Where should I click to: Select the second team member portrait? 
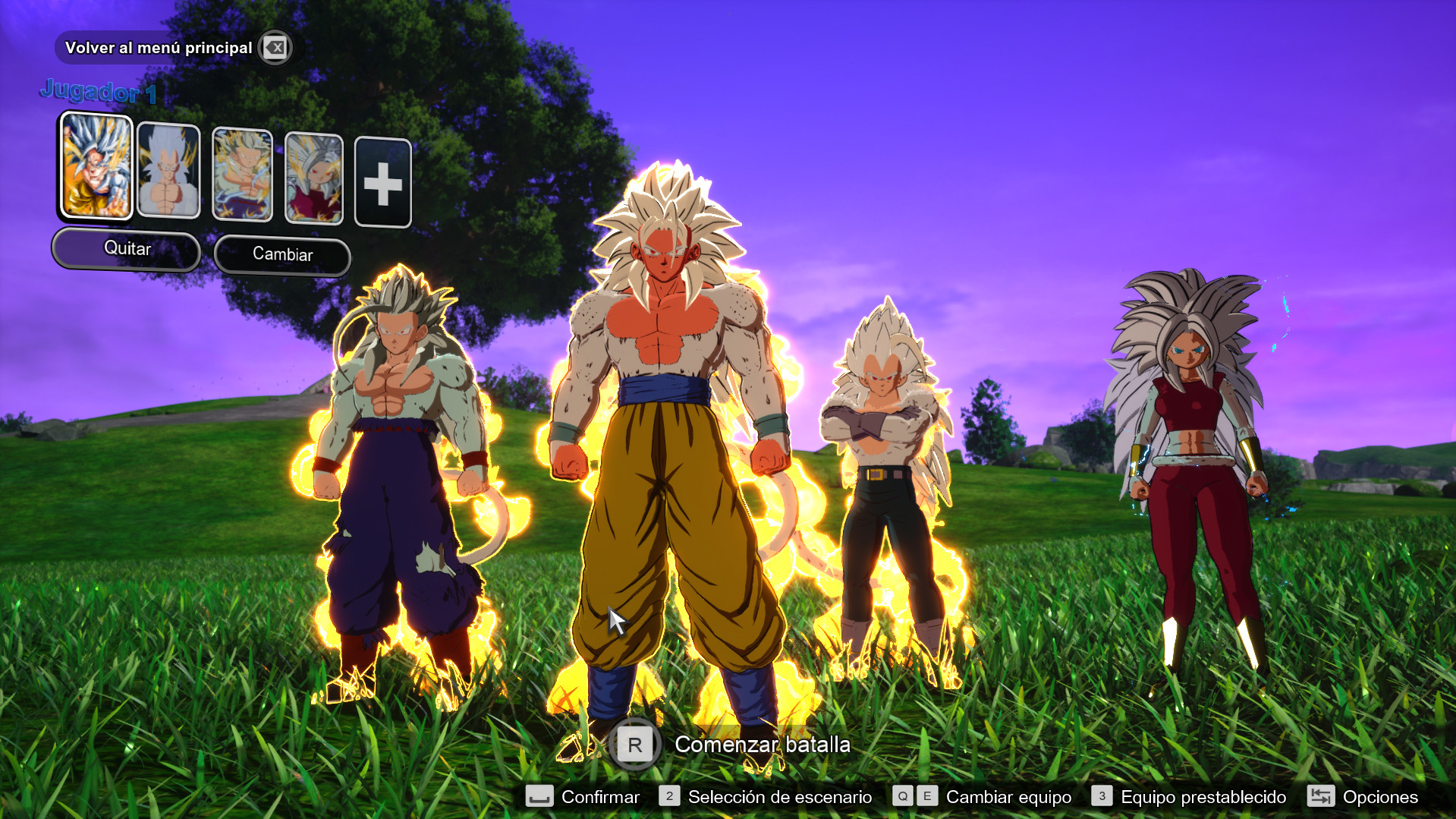(168, 169)
